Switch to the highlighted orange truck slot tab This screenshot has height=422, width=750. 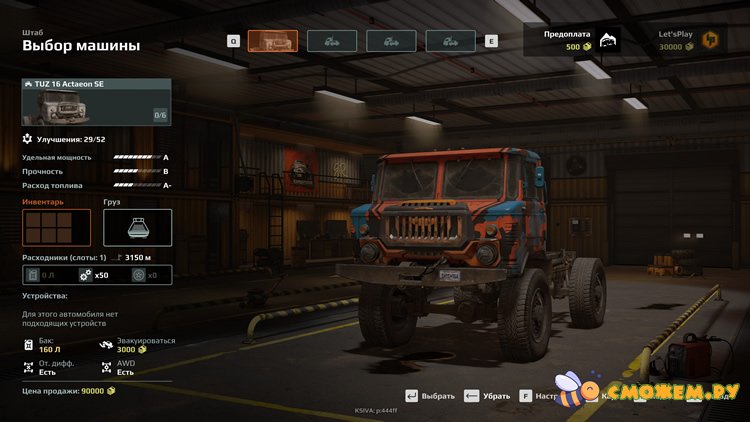[272, 41]
